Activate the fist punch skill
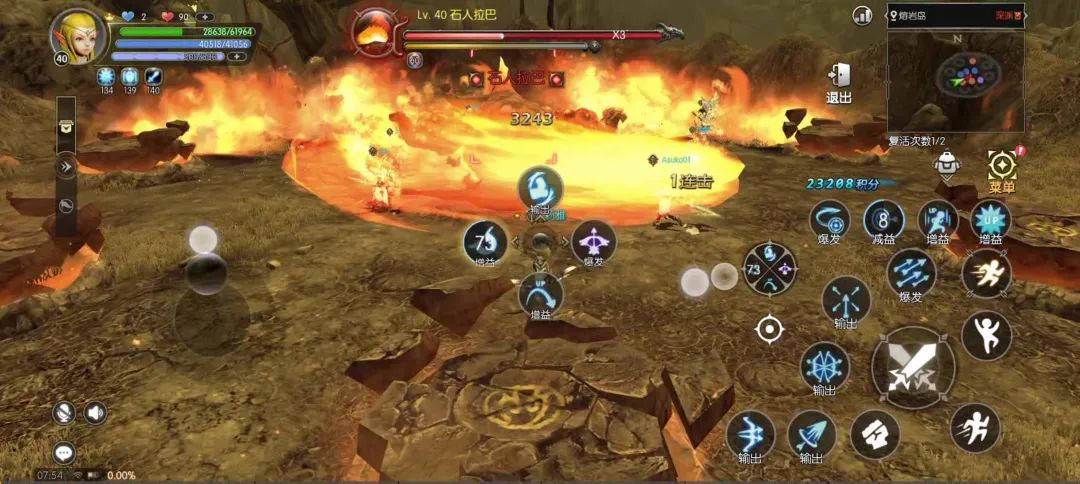Screen dimensions: 1080x484 [x=875, y=435]
